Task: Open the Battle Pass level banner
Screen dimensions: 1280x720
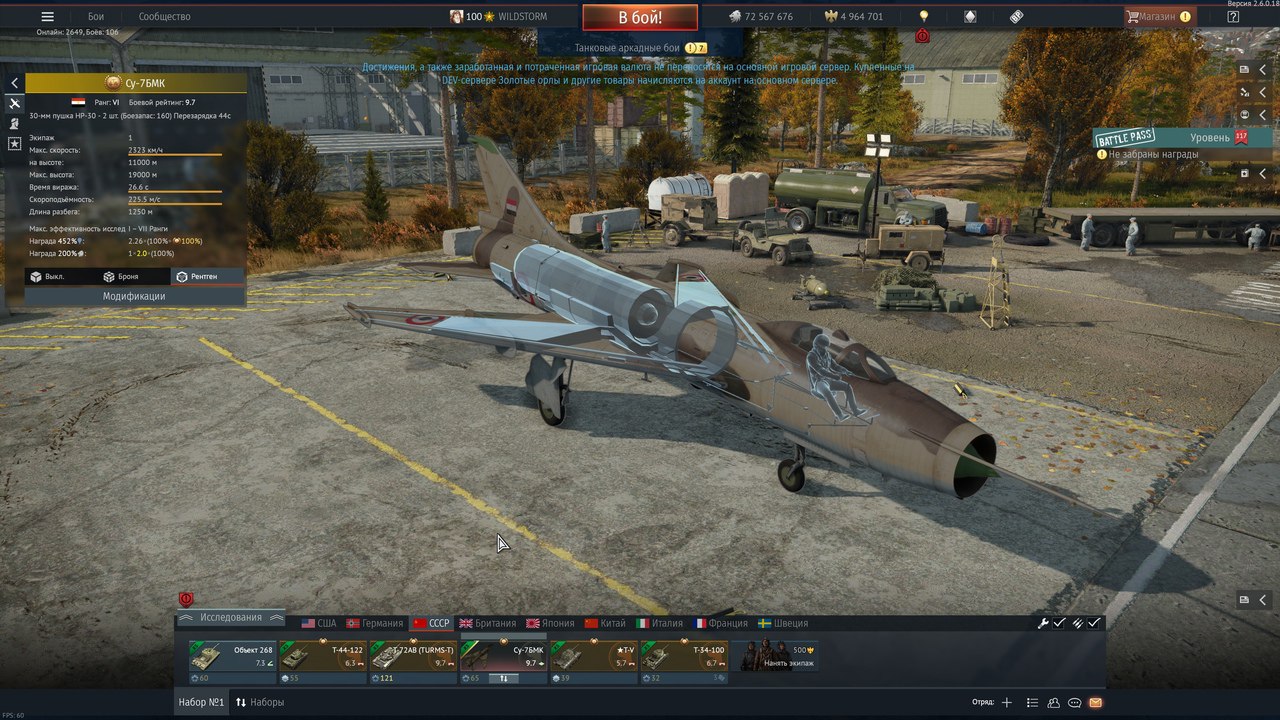Action: point(1170,138)
